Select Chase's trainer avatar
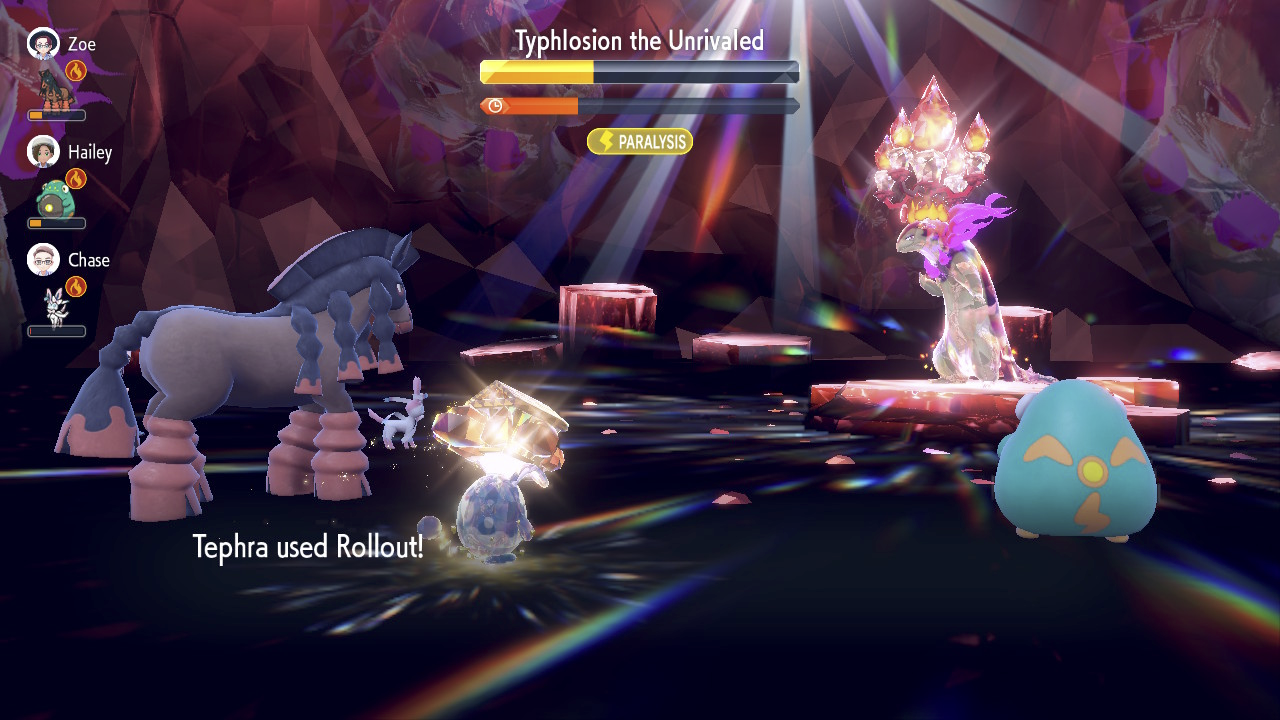This screenshot has width=1280, height=720. pyautogui.click(x=43, y=260)
